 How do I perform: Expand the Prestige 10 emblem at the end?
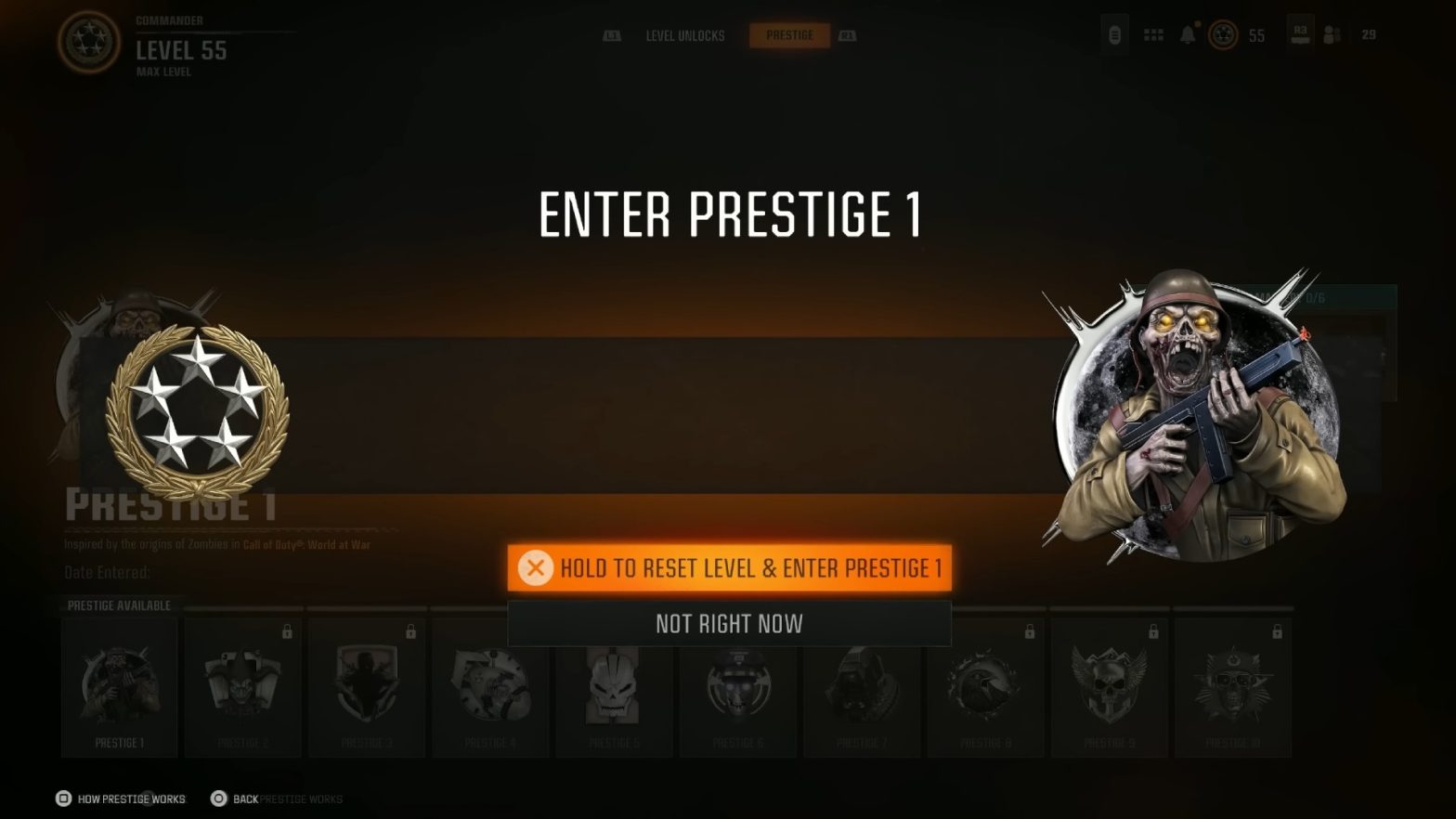(1233, 685)
